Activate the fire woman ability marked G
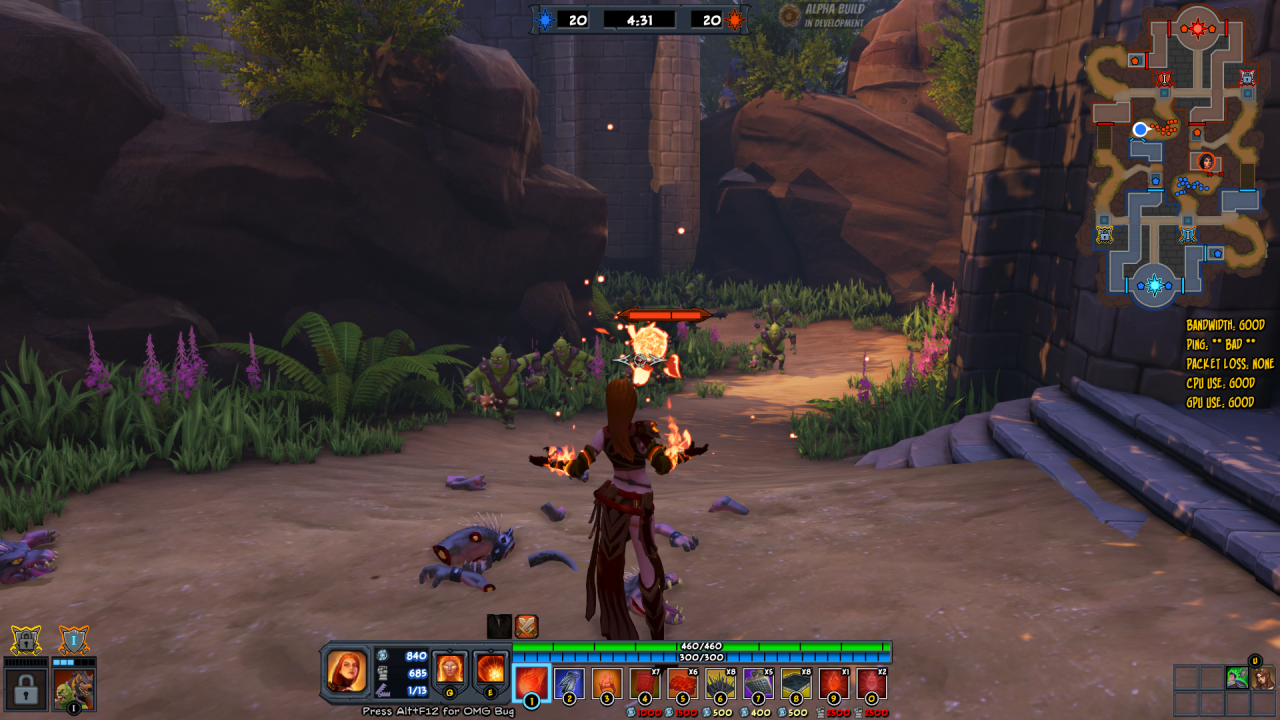The width and height of the screenshot is (1280, 720). point(450,668)
